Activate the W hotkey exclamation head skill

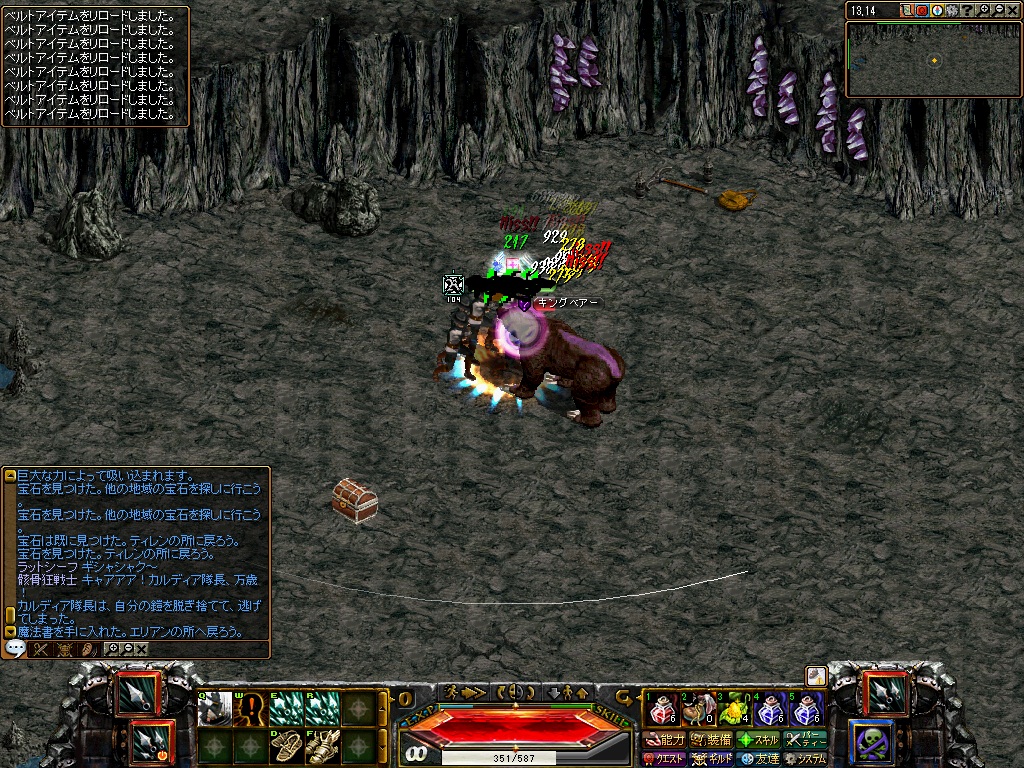click(x=251, y=709)
